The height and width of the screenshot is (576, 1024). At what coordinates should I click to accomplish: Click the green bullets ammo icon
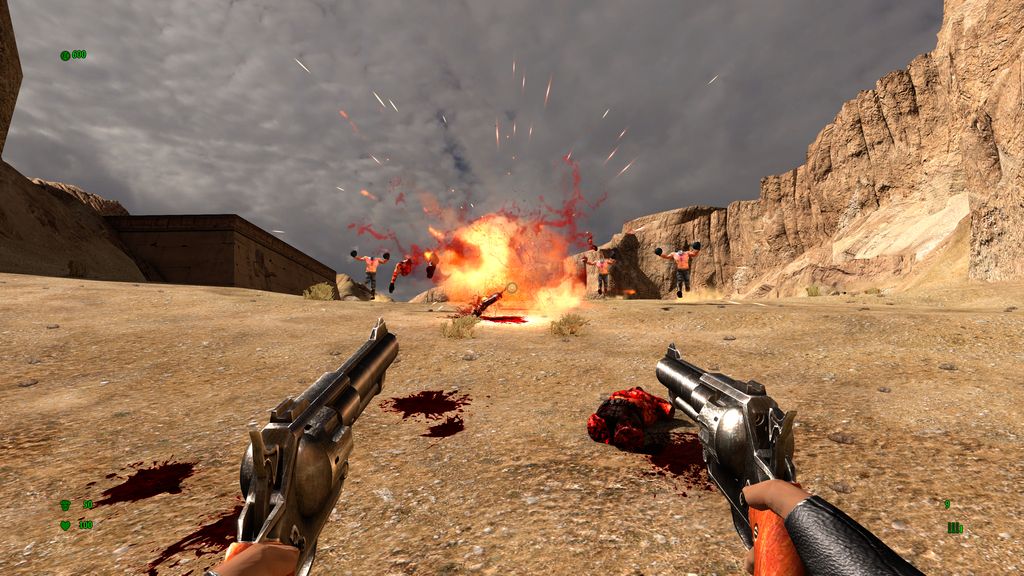(x=954, y=527)
